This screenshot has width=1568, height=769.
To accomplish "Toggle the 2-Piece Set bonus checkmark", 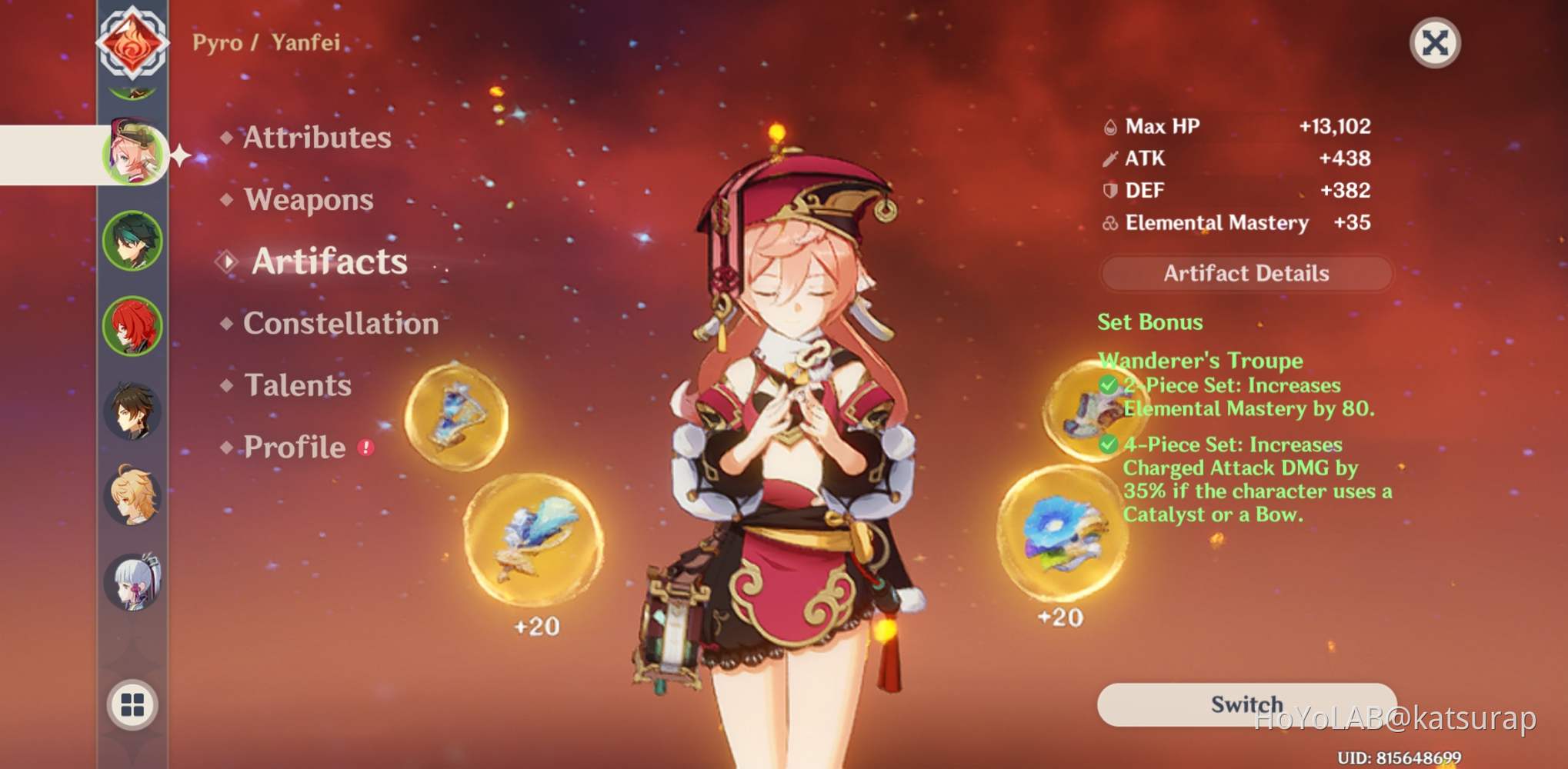I will 1108,384.
